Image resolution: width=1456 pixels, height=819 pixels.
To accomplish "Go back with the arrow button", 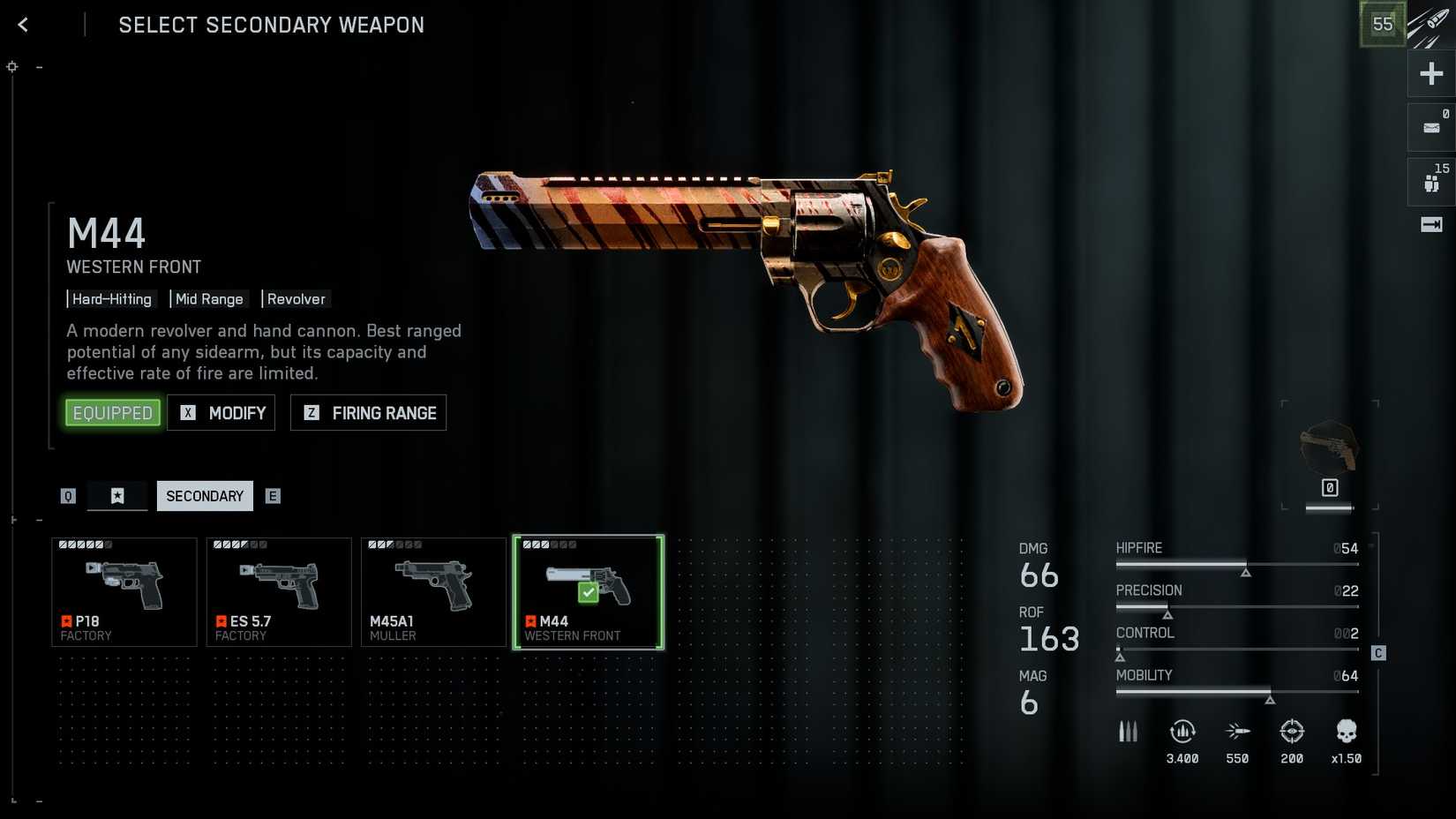I will (23, 25).
